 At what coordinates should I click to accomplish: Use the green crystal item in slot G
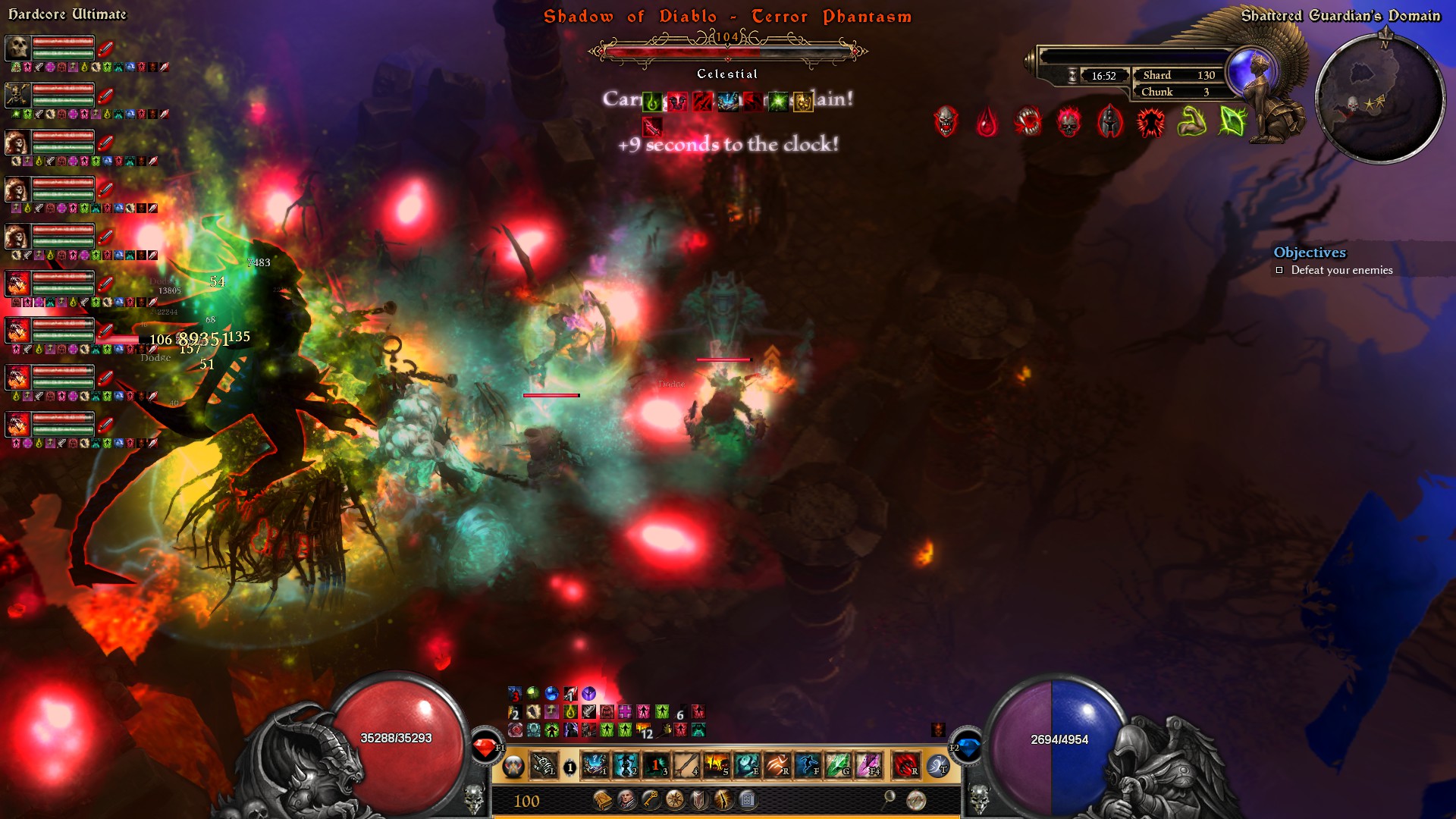point(837,765)
